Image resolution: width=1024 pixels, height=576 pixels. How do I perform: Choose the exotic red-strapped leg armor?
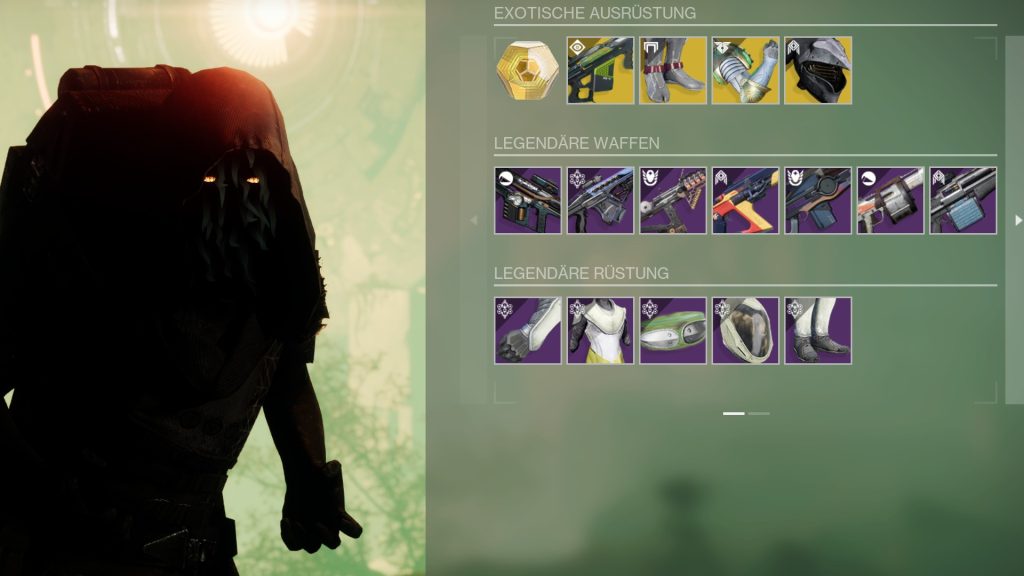(x=673, y=70)
